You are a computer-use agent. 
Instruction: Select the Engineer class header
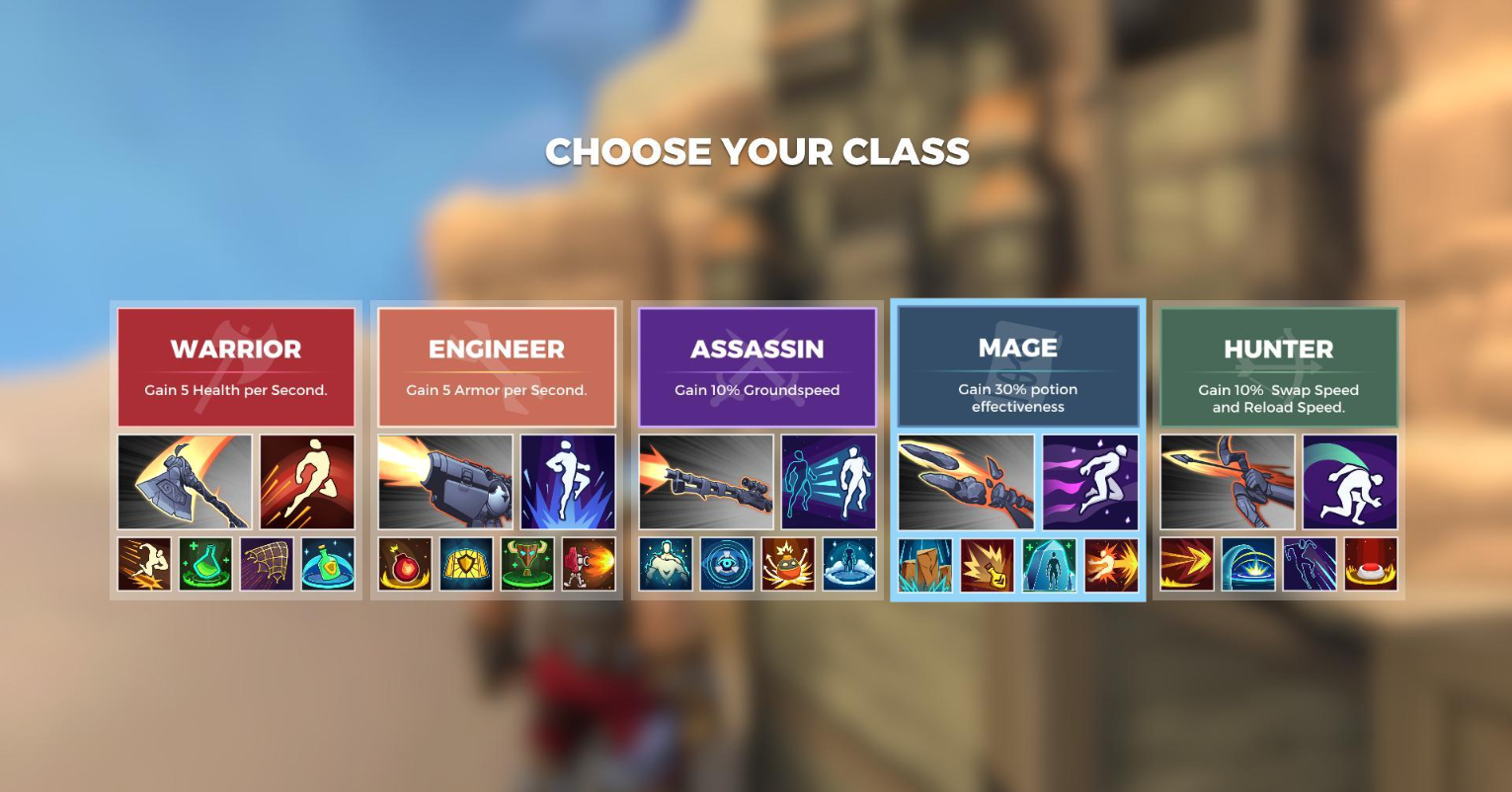point(497,366)
